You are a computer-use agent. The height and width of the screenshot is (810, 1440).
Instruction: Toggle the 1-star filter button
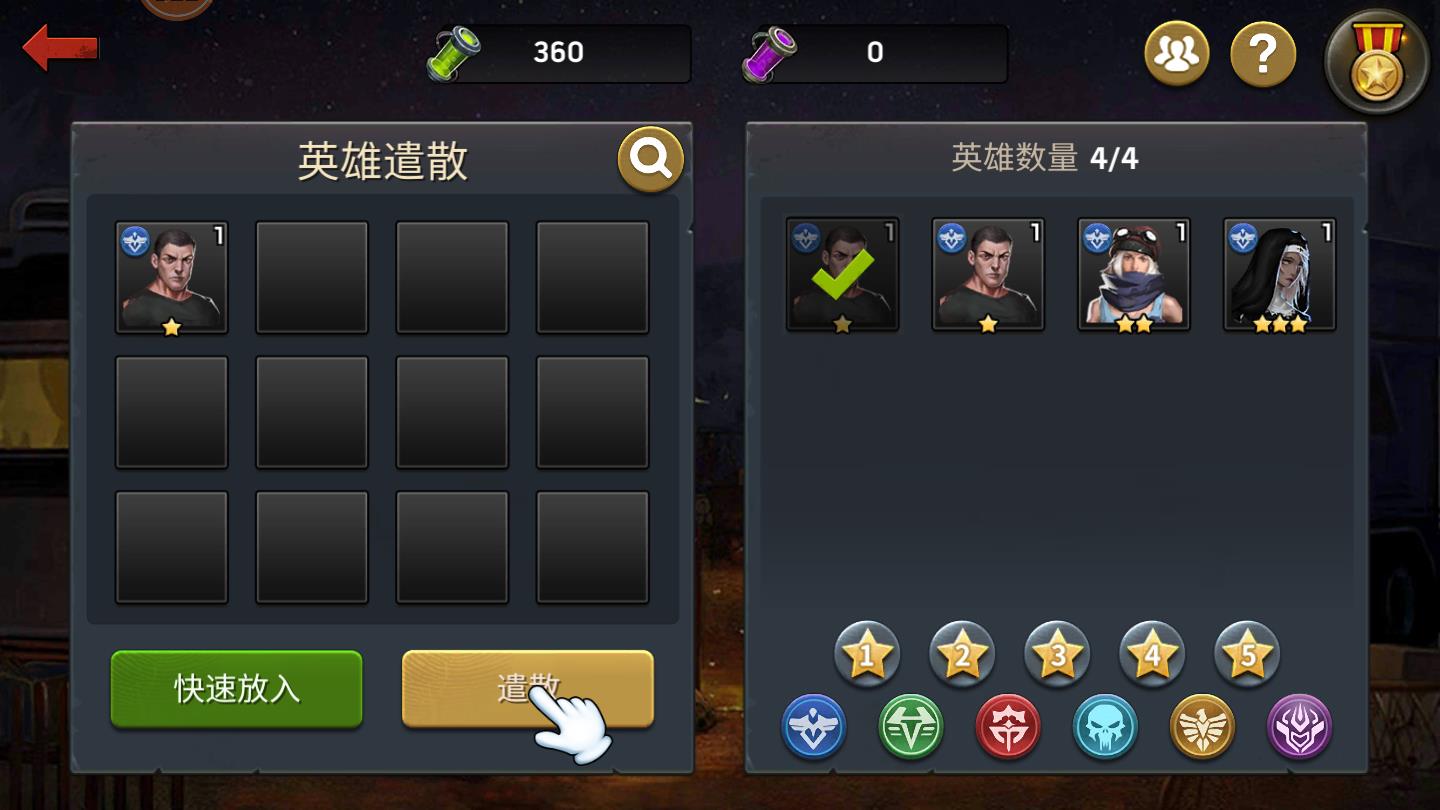(867, 653)
